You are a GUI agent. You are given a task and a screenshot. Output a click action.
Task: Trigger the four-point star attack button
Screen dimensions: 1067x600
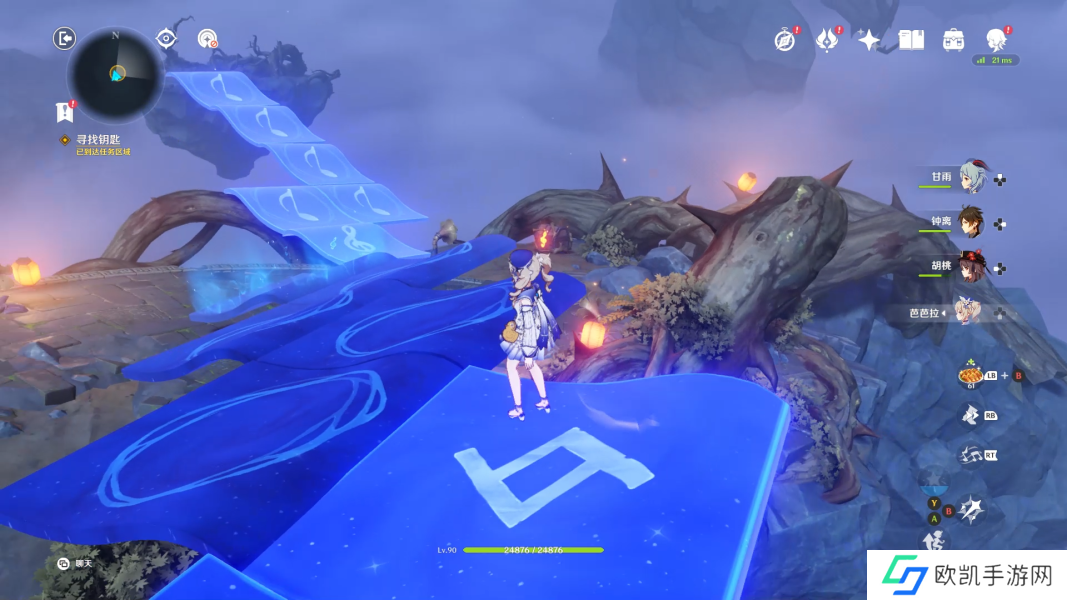point(970,510)
